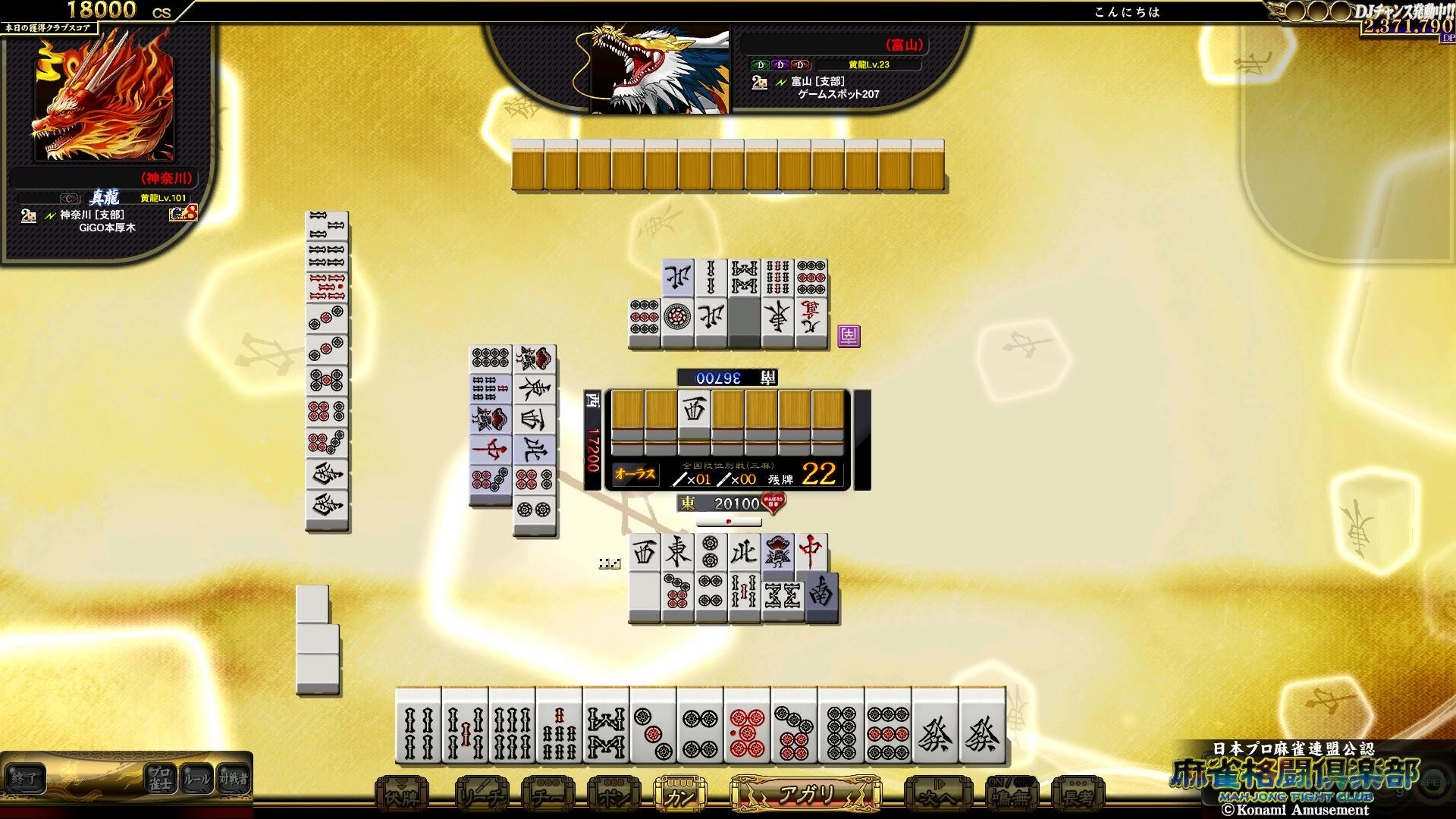This screenshot has height=819, width=1456.
Task: Toggle the 鳴無 ON/OFF switch
Action: coord(1011,794)
